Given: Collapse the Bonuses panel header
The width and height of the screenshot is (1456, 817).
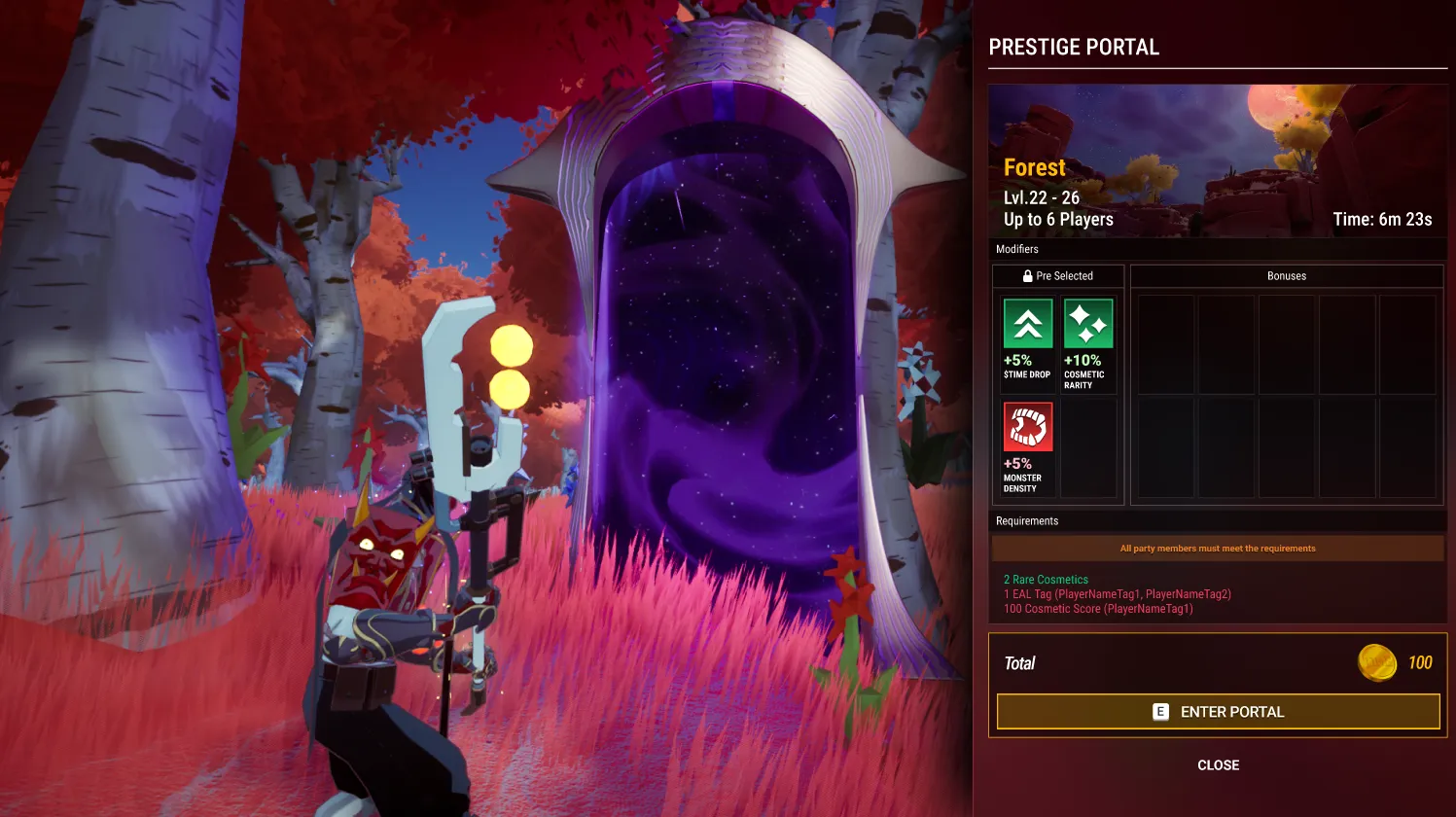Looking at the screenshot, I should (1286, 275).
